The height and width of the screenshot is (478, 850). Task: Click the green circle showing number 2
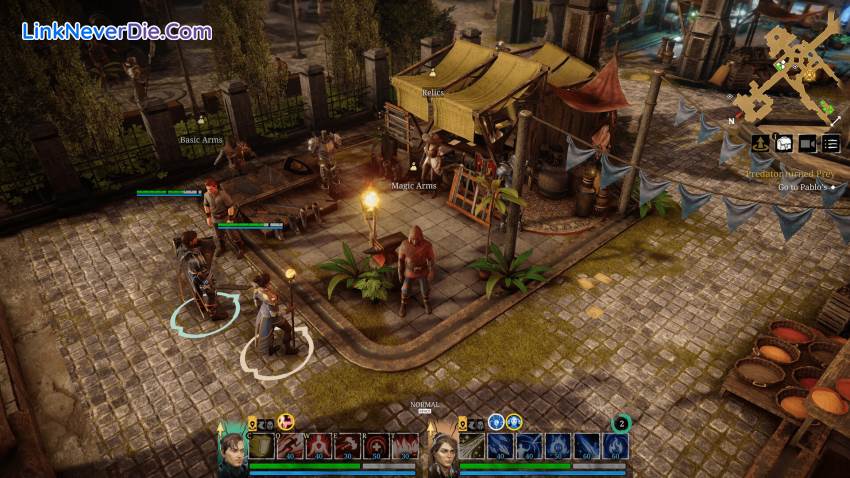click(x=620, y=422)
